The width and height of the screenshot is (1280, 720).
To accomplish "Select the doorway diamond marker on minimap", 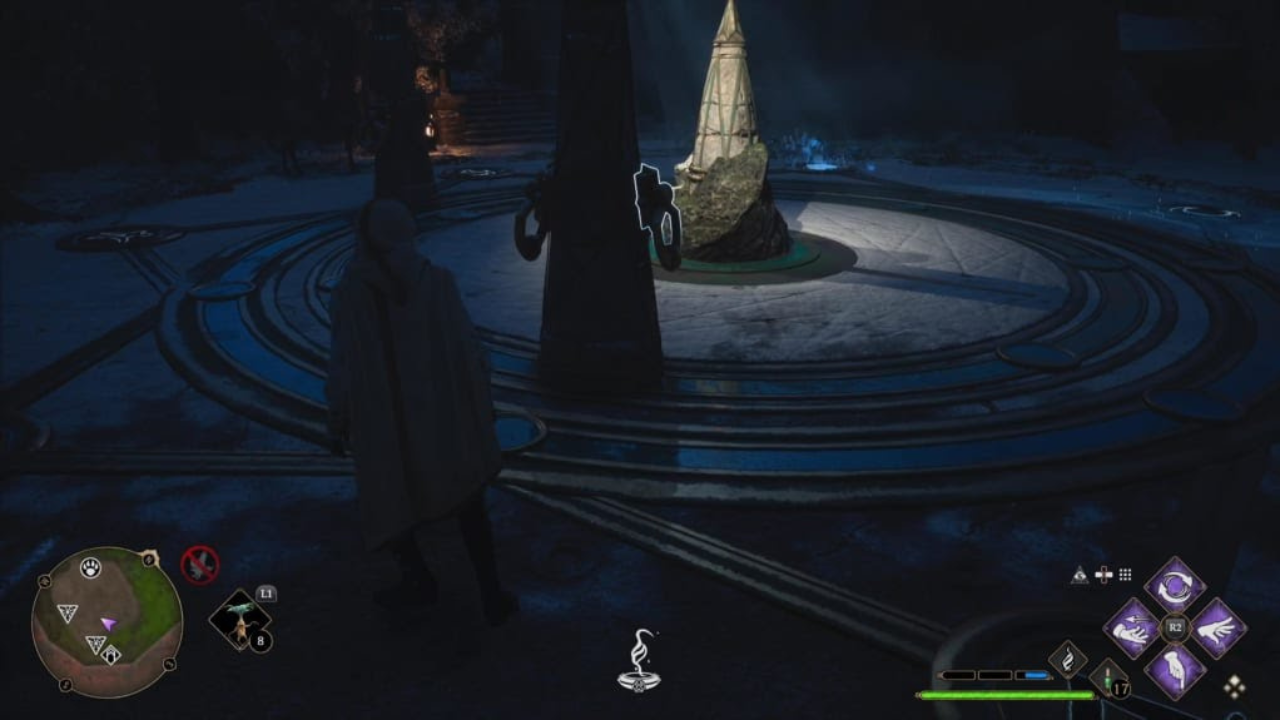I will (x=110, y=654).
